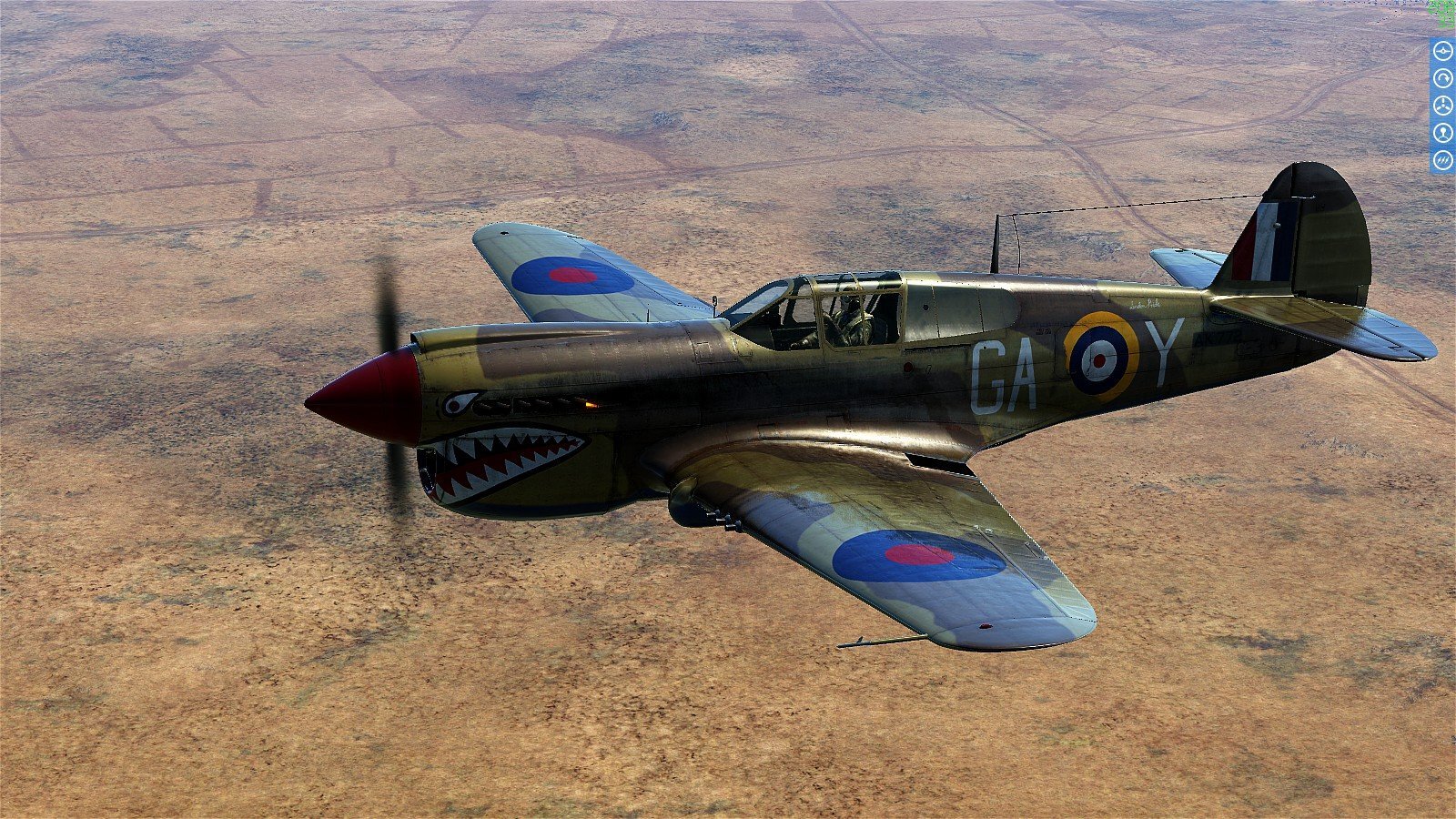Viewport: 1456px width, 819px height.
Task: Toggle the three diagonal slashes icon
Action: [x=1442, y=160]
